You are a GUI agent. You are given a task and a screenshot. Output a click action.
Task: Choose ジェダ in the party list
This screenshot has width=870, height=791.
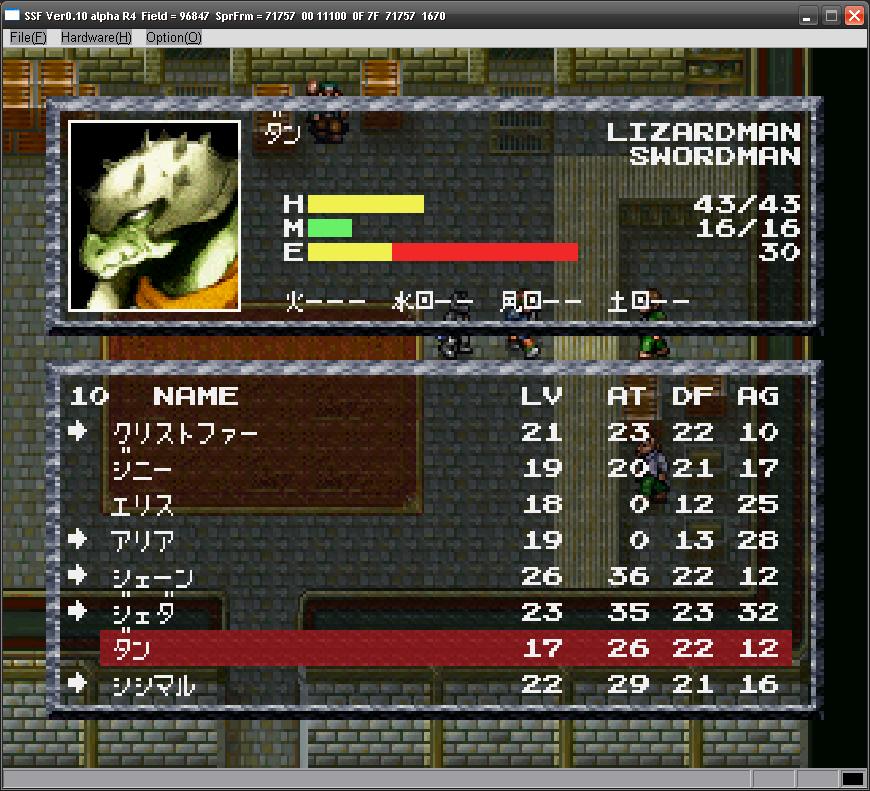click(x=143, y=612)
